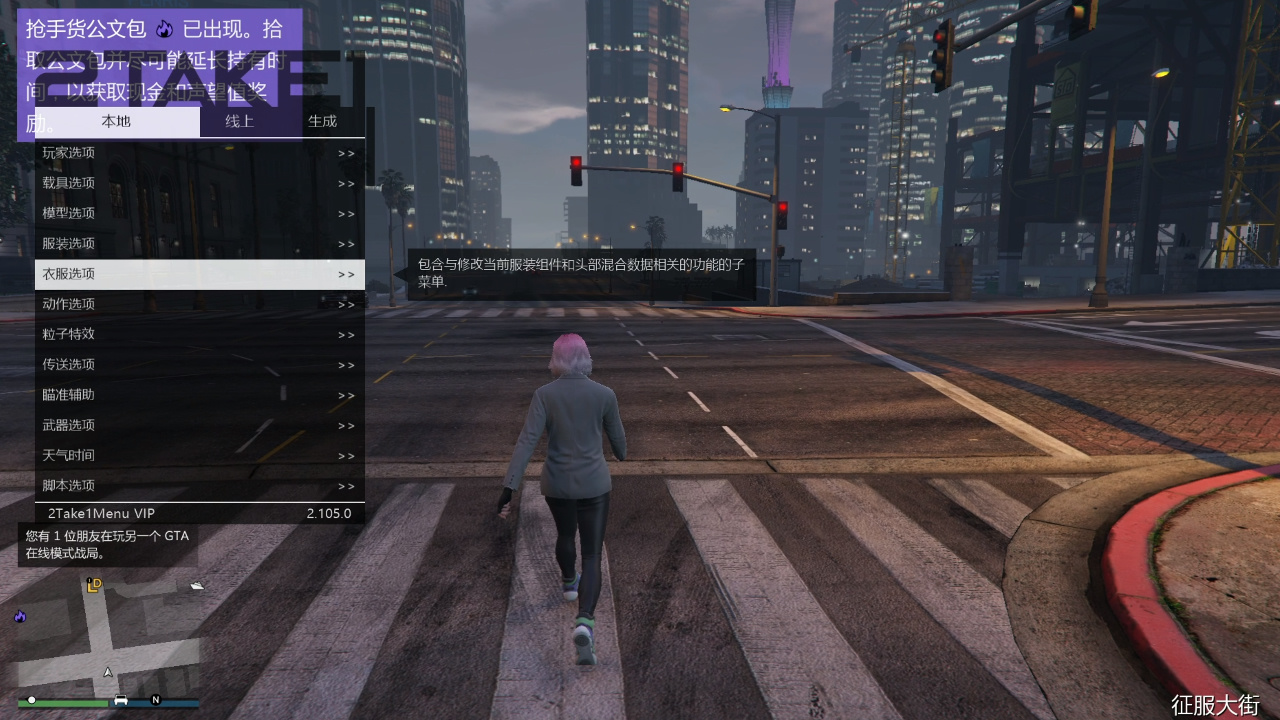Screen dimensions: 1280x720
Task: Click the white dart blip at minimap top right
Action: (x=197, y=586)
